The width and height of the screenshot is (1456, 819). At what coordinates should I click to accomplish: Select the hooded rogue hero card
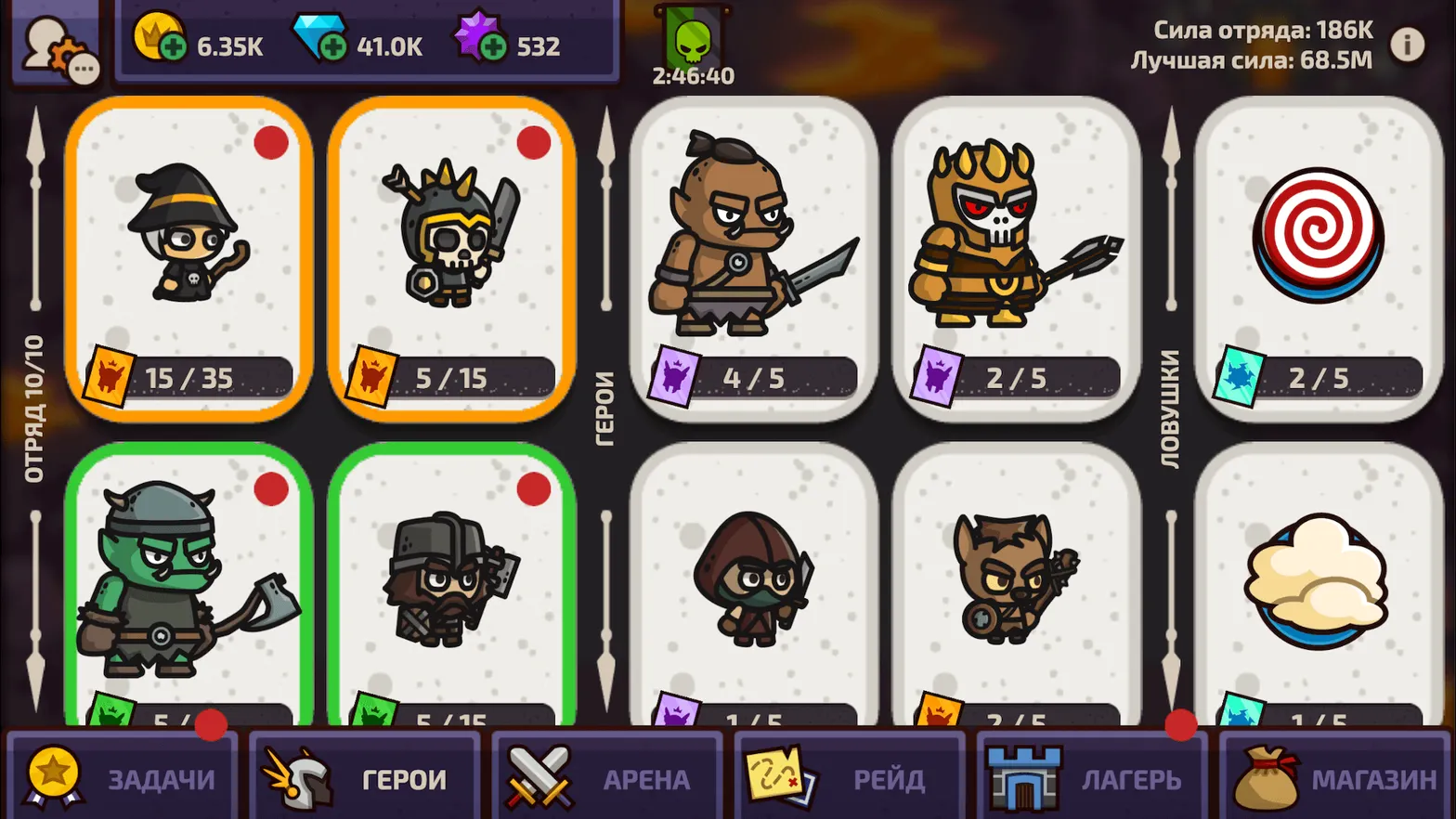[754, 585]
